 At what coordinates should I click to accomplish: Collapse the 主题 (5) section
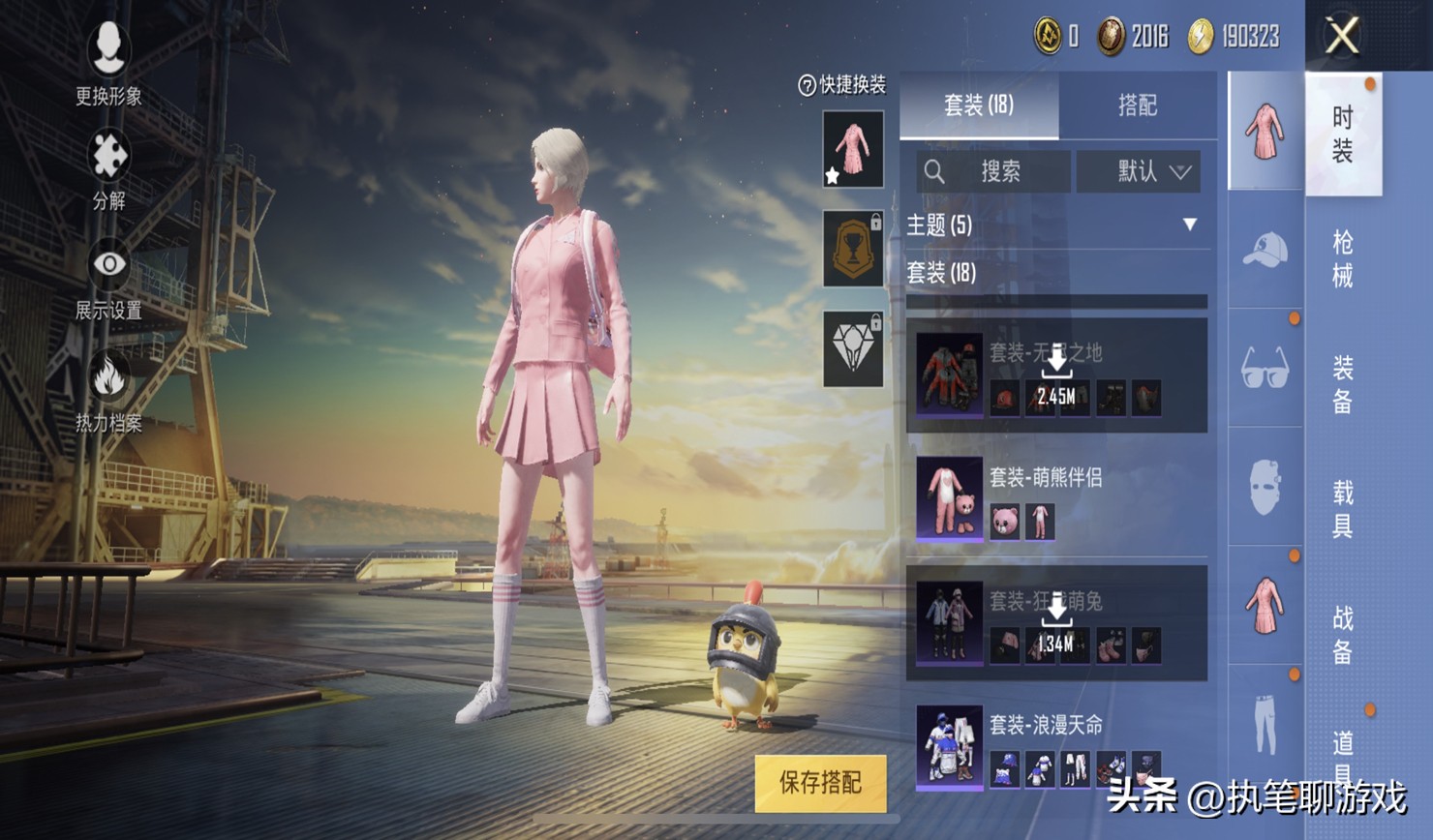pyautogui.click(x=1190, y=224)
